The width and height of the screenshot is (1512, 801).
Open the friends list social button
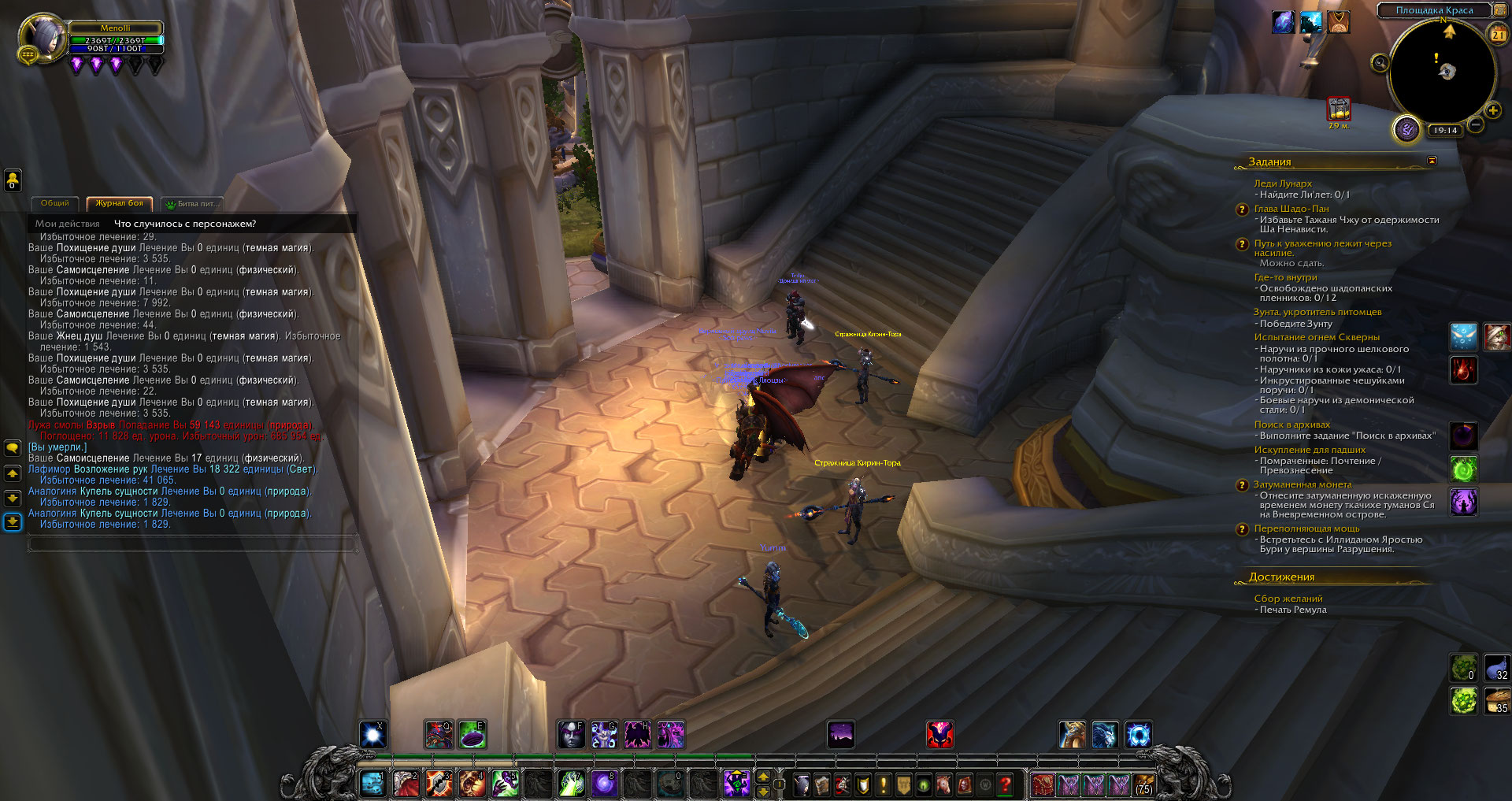click(13, 180)
